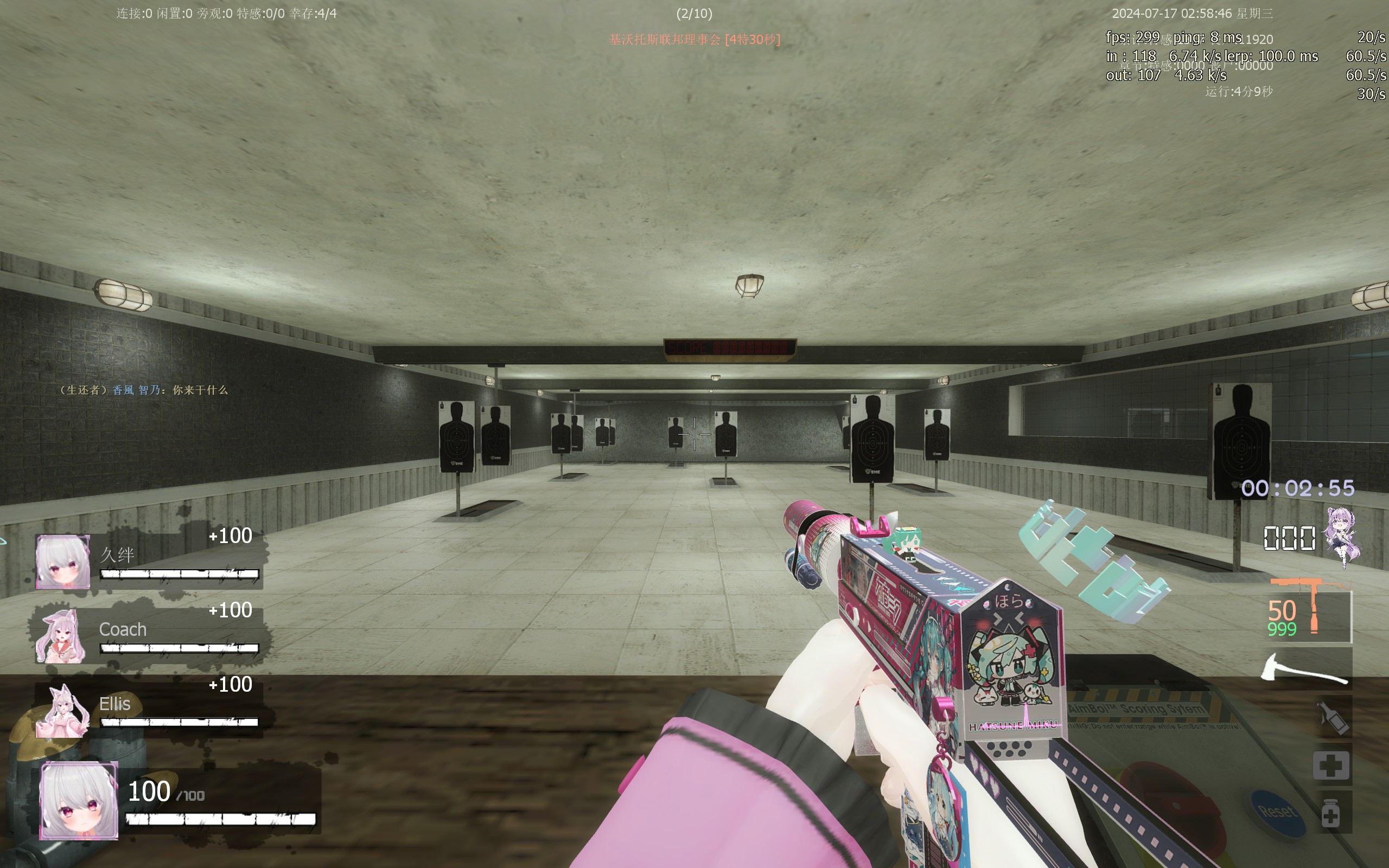Click your own survivor portrait
The image size is (1389, 868).
(79, 800)
